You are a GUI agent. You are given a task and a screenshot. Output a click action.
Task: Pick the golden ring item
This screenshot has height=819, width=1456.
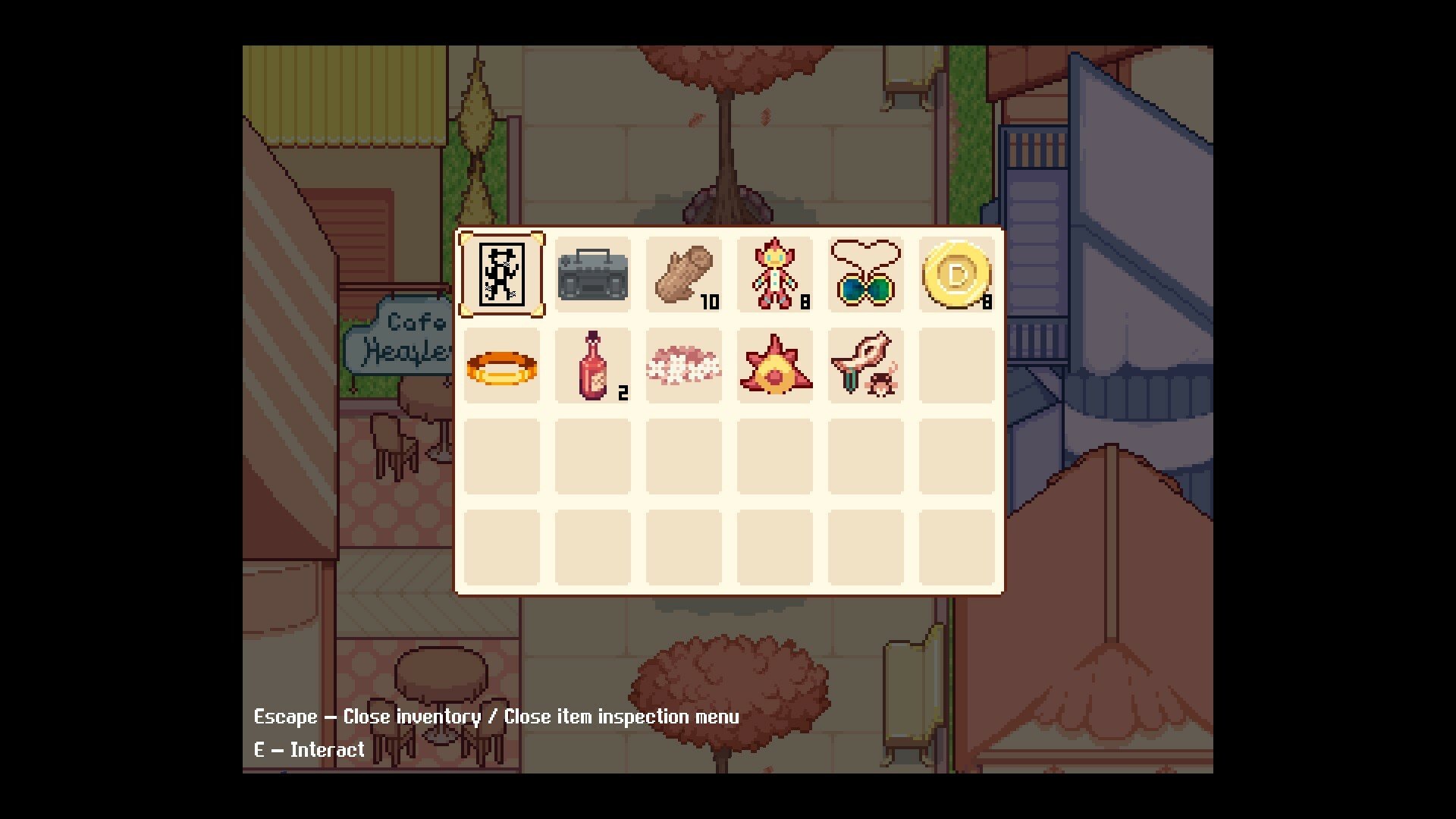tap(501, 366)
